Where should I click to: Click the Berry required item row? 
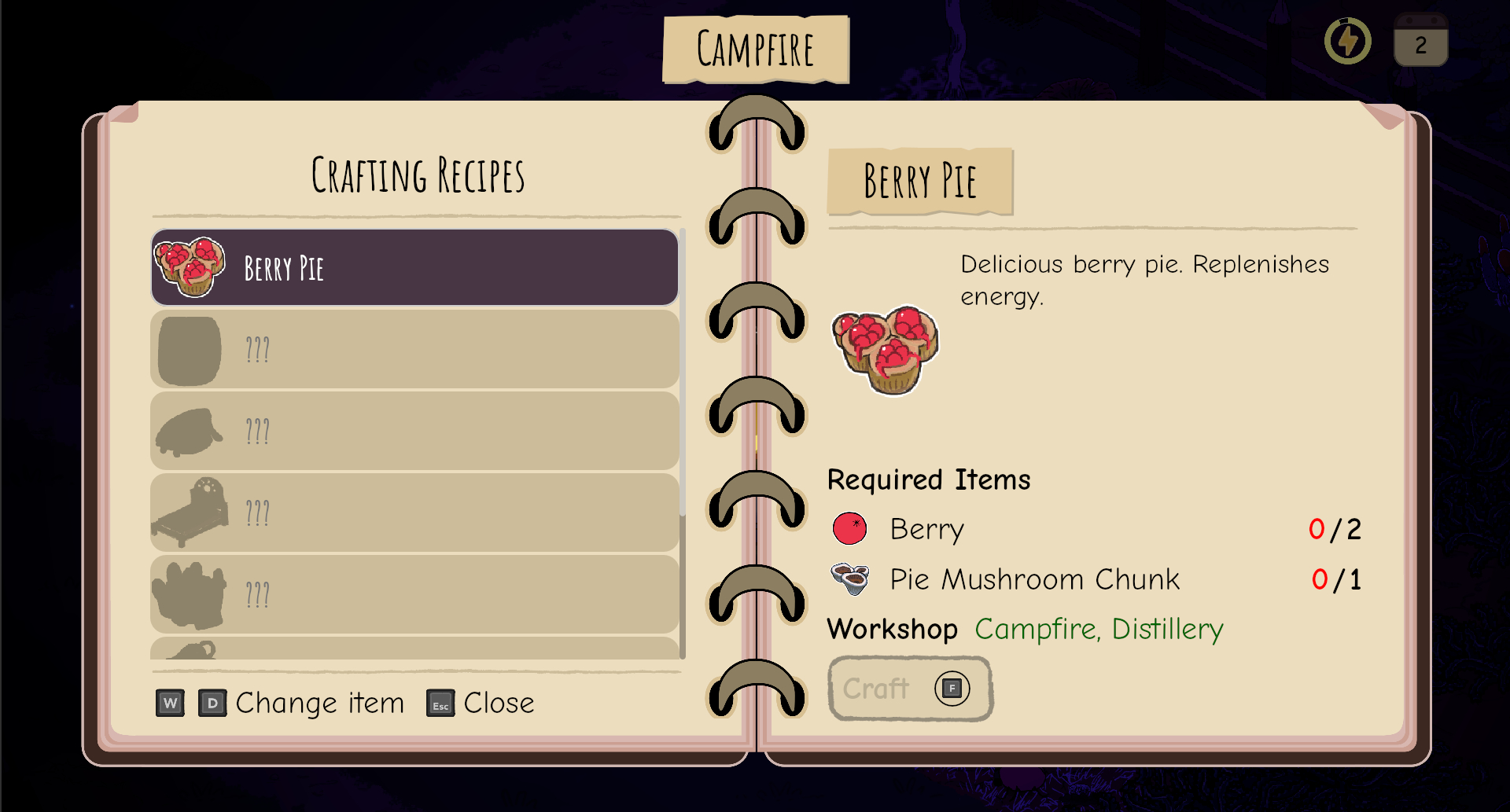pos(1095,529)
